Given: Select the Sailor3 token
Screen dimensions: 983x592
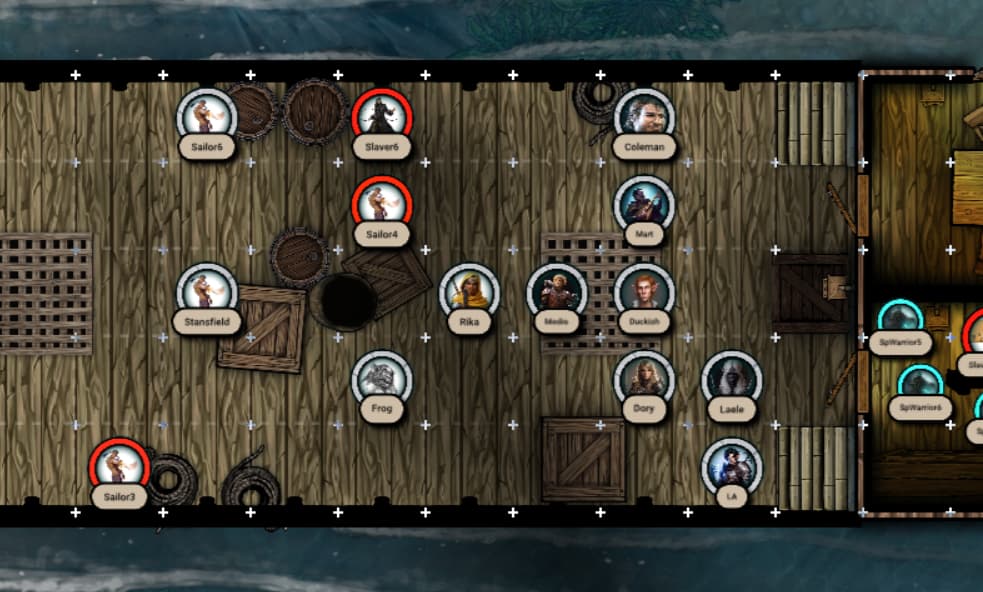Looking at the screenshot, I should (119, 467).
